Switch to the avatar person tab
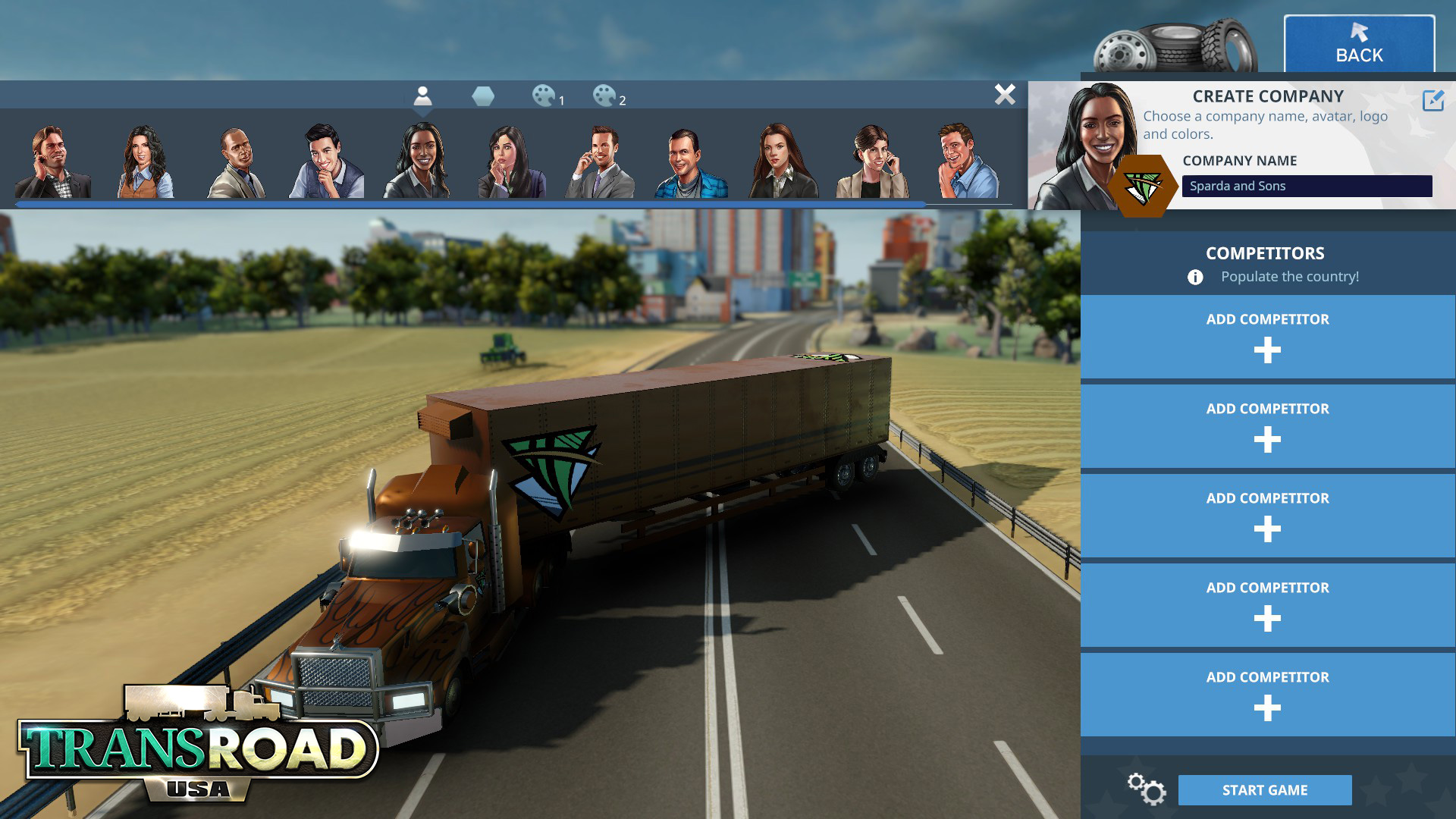 (422, 96)
